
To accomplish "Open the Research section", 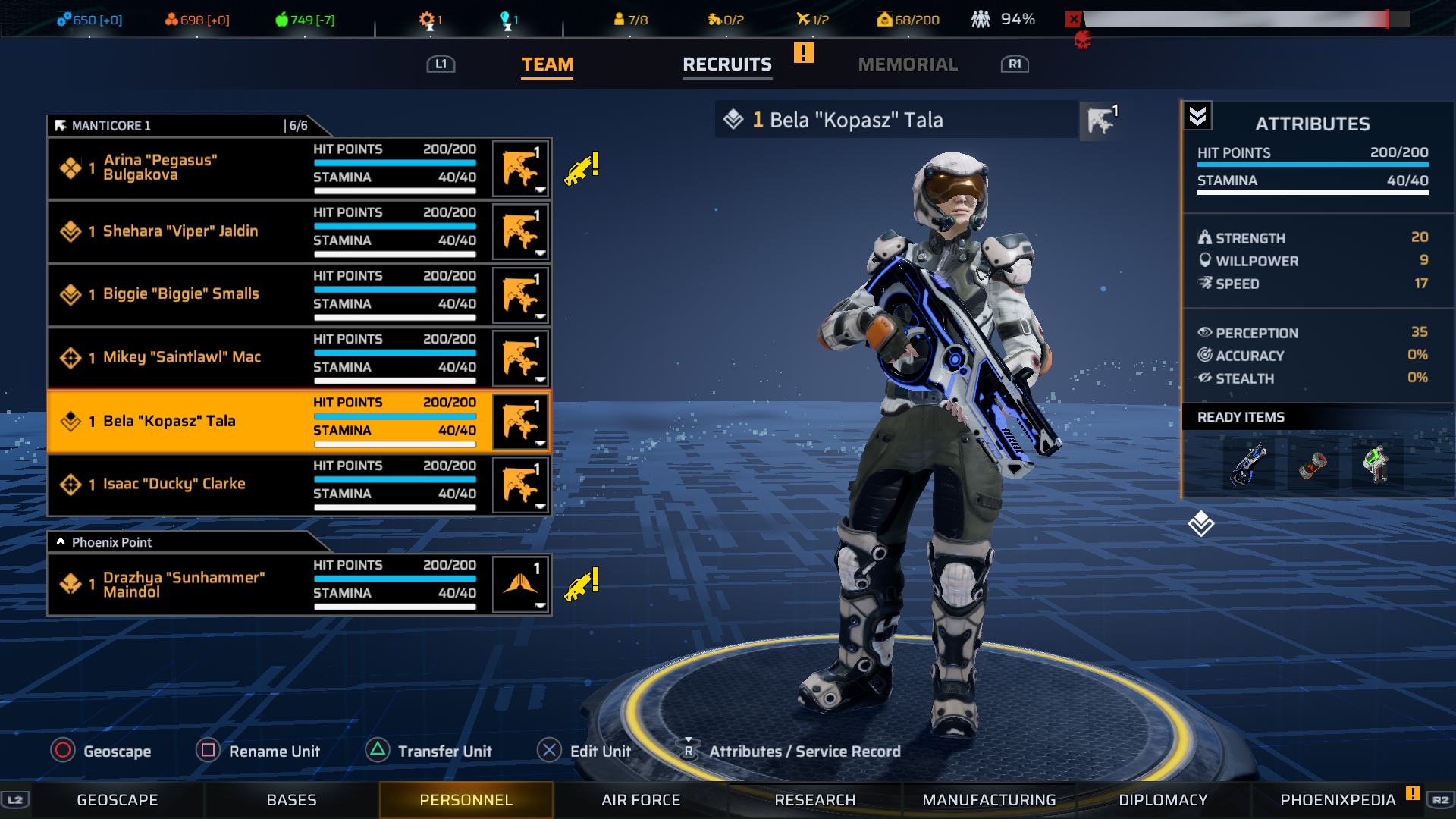I will coord(815,800).
